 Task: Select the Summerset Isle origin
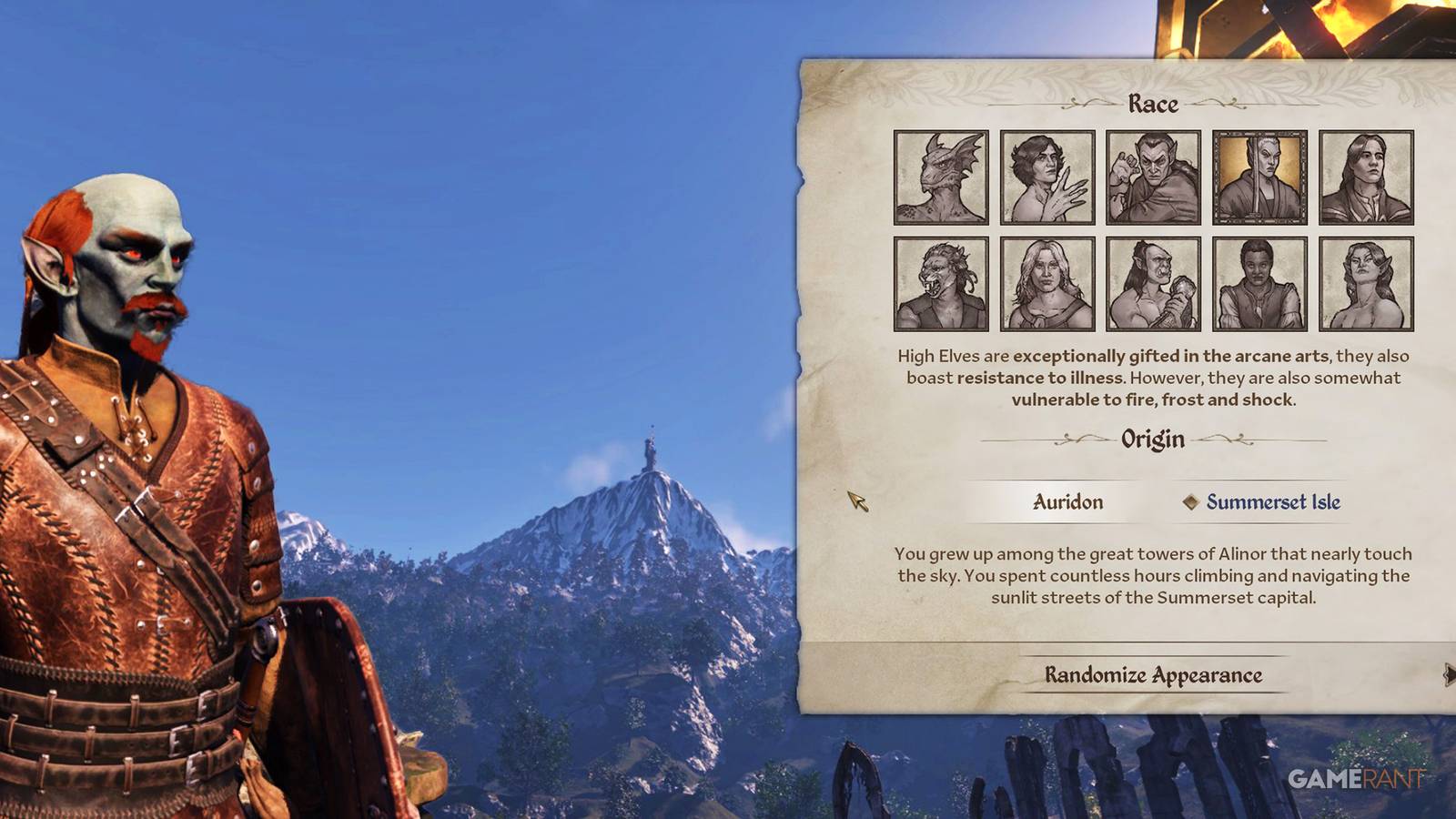click(1272, 501)
